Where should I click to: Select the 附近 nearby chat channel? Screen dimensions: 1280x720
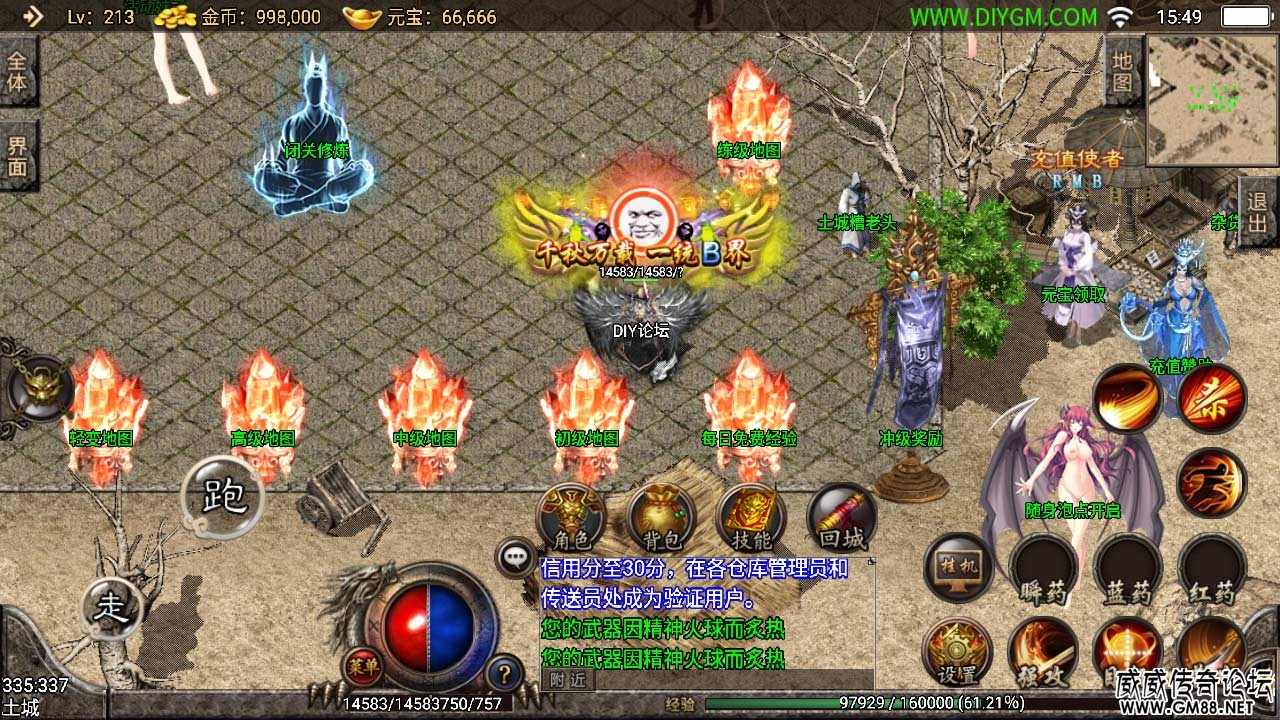568,680
